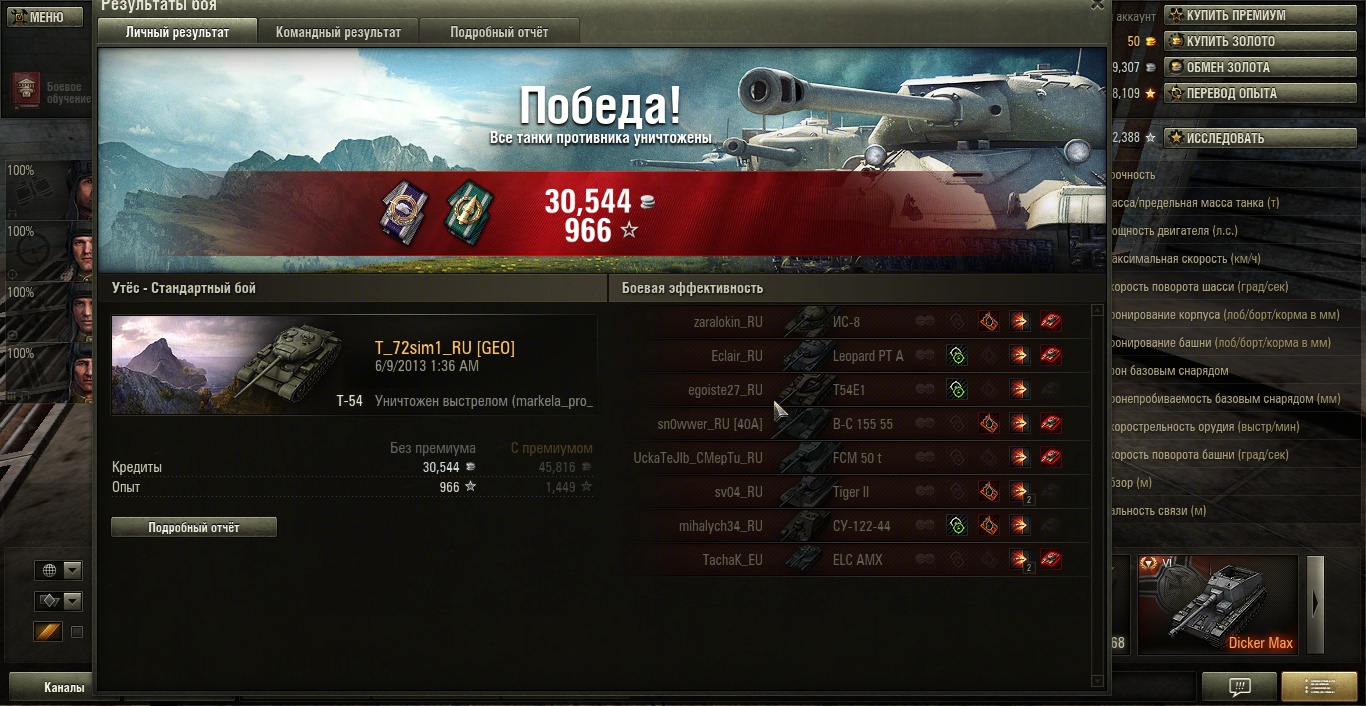Select the Dicker Max tank tile

pos(1217,605)
